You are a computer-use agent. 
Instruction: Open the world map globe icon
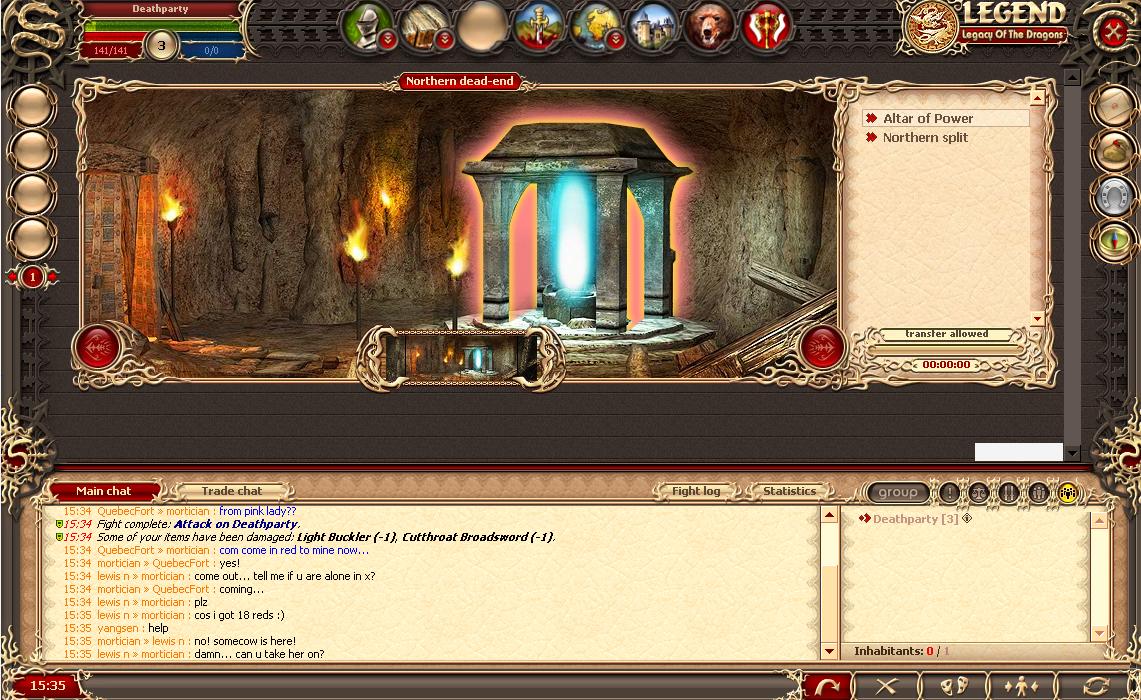(x=595, y=25)
